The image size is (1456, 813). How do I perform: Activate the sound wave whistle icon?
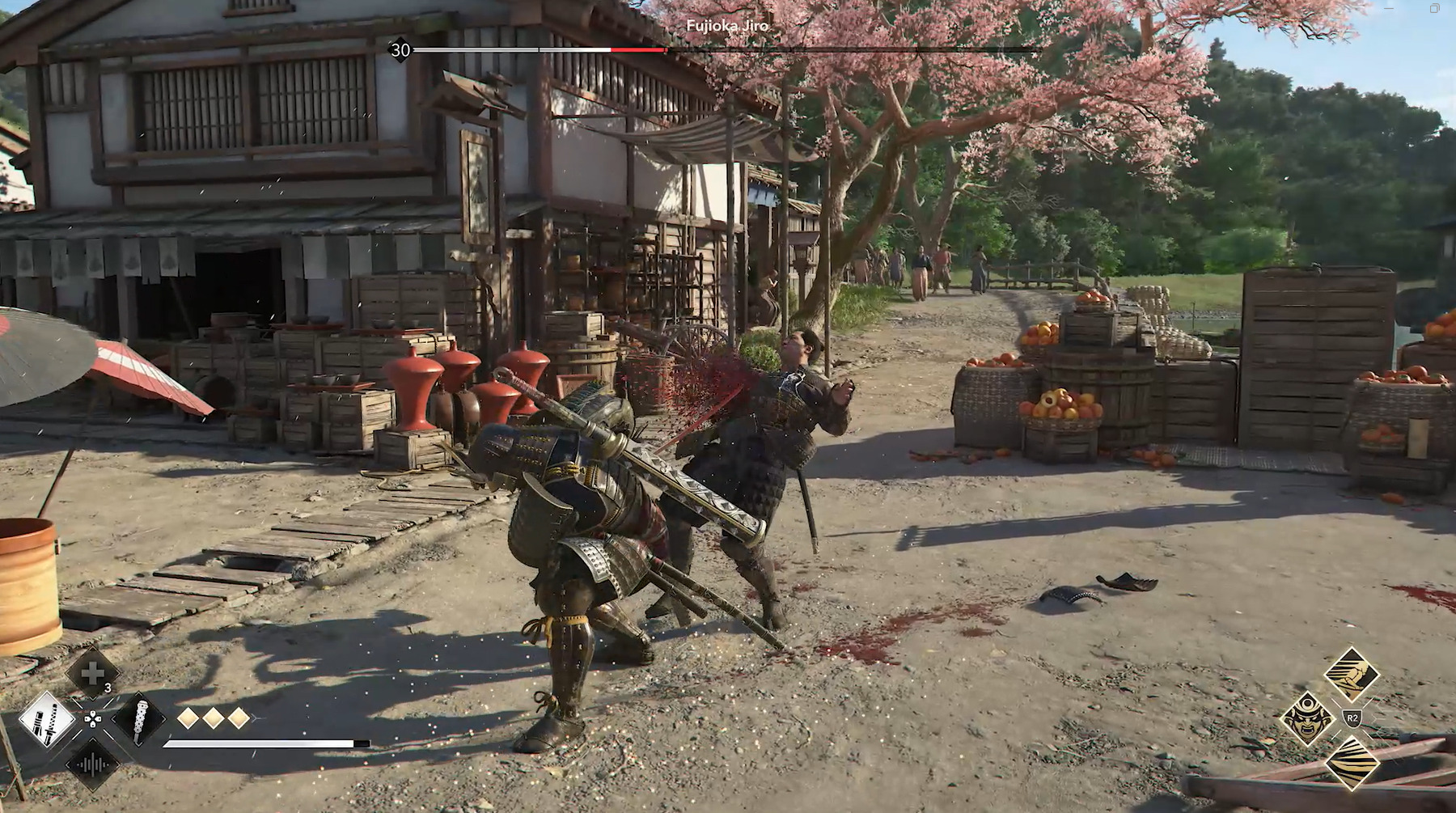point(92,764)
